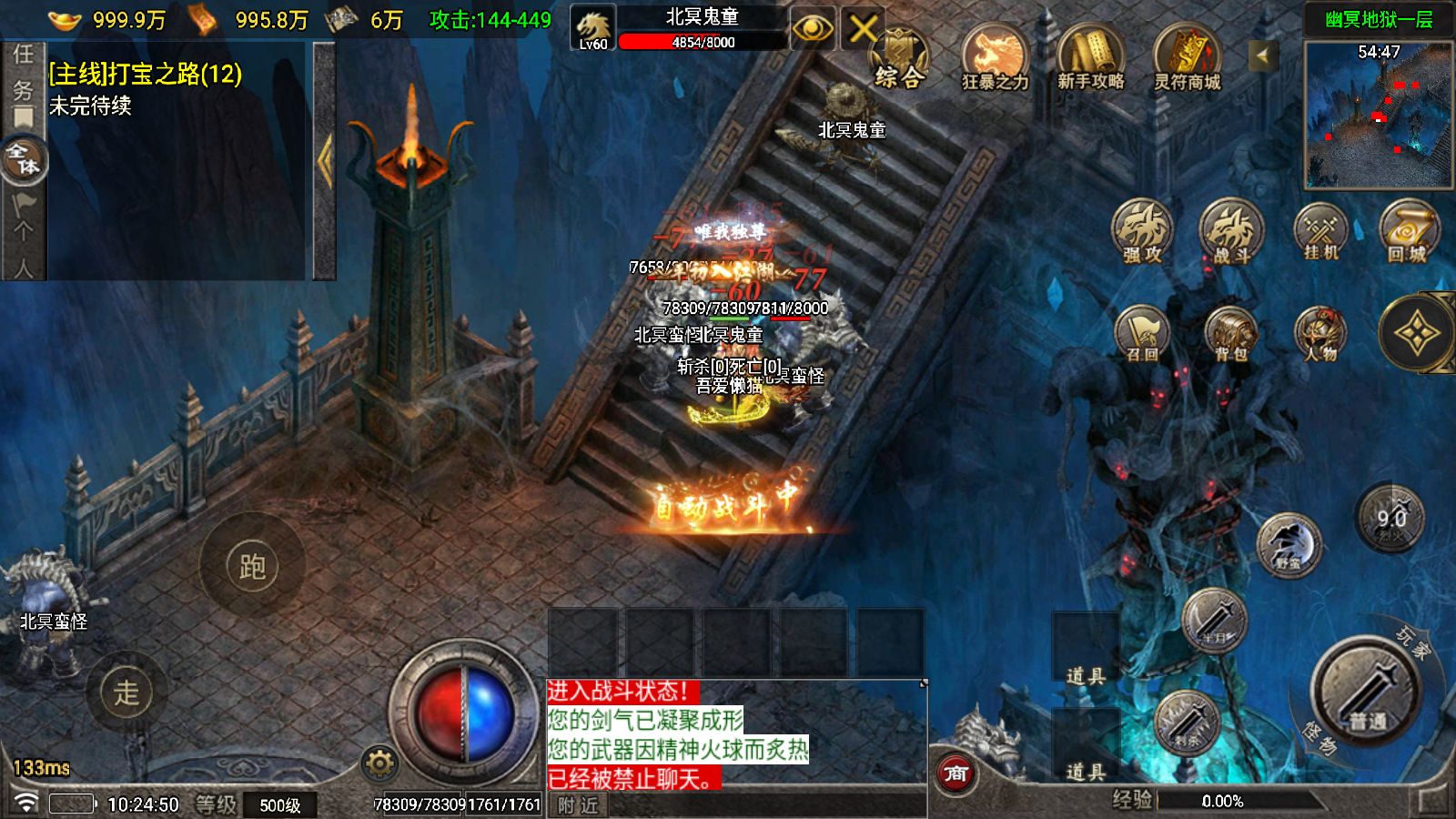Open the 商 shop button
Image resolution: width=1456 pixels, height=819 pixels.
tap(955, 773)
